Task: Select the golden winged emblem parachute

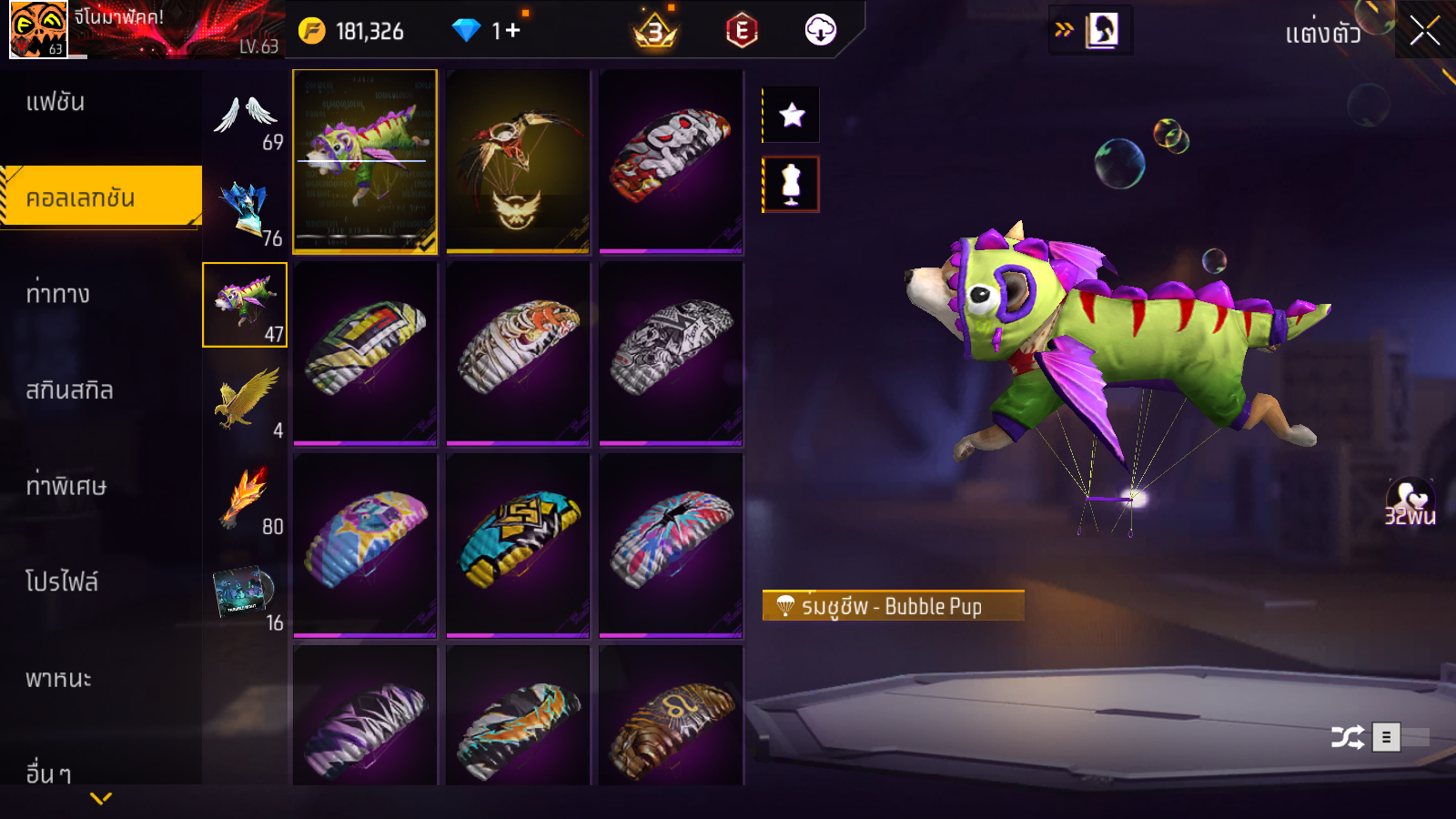Action: pyautogui.click(x=518, y=161)
